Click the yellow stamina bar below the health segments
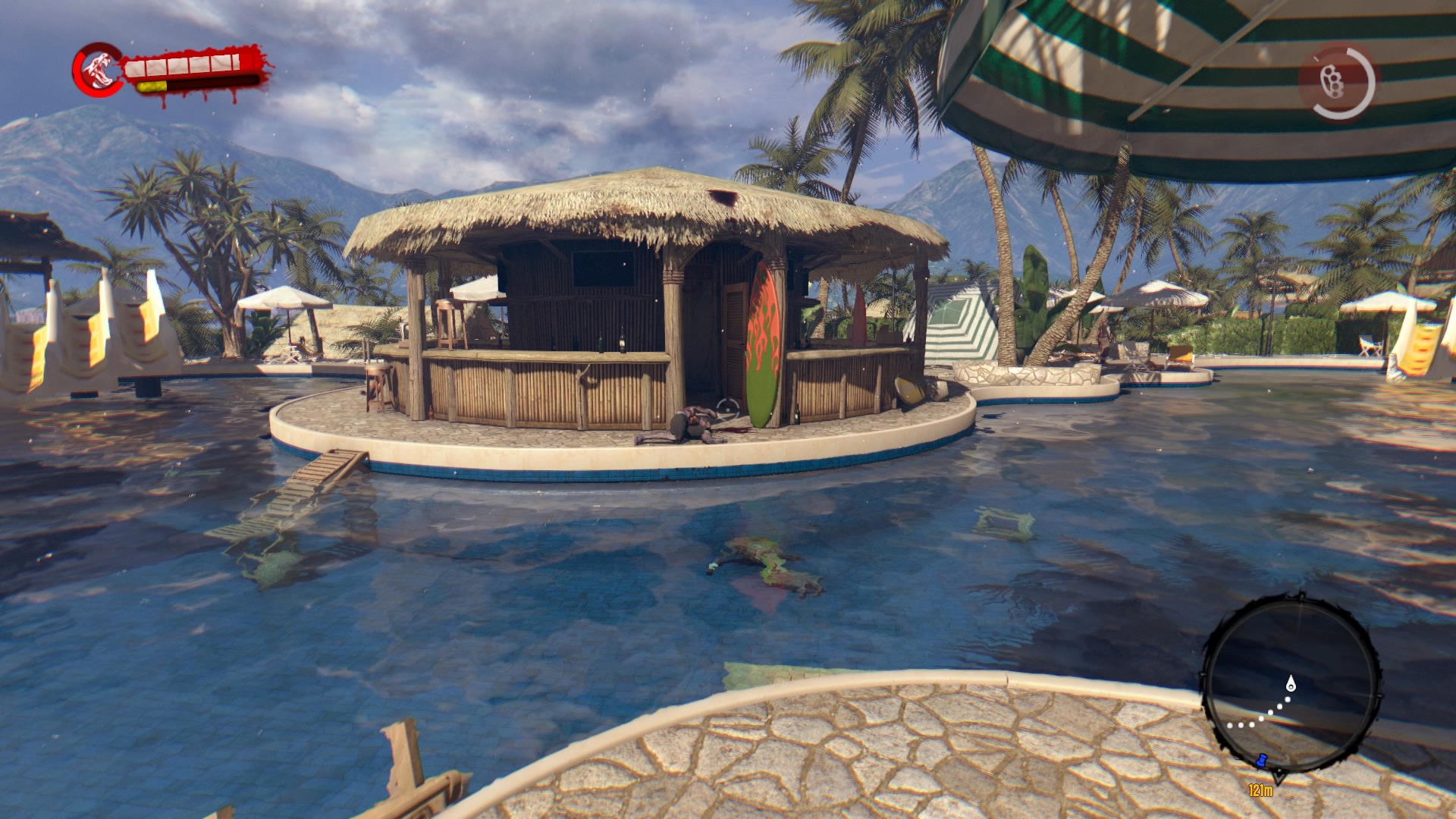 point(152,86)
